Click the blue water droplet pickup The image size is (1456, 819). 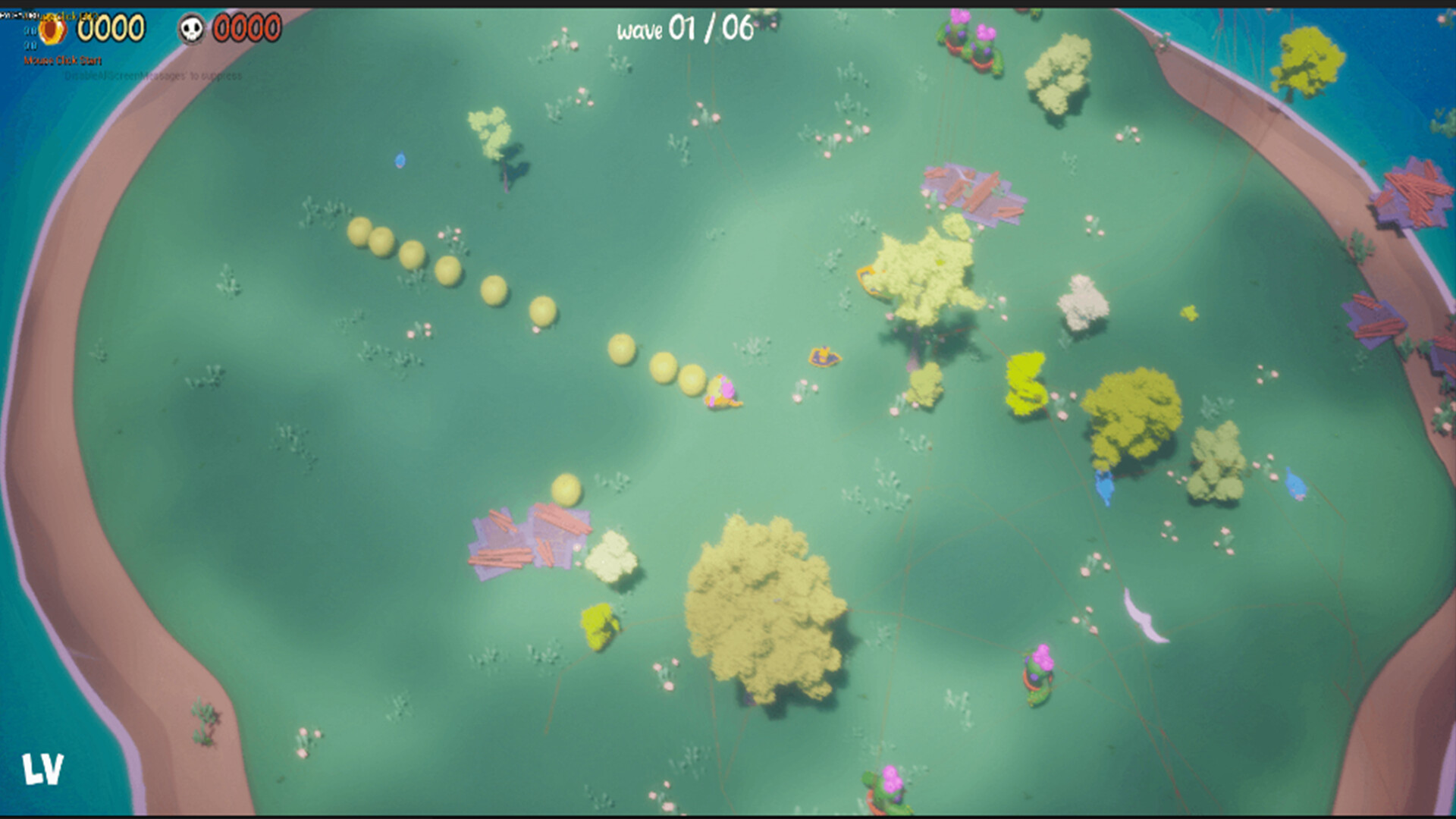(x=400, y=161)
